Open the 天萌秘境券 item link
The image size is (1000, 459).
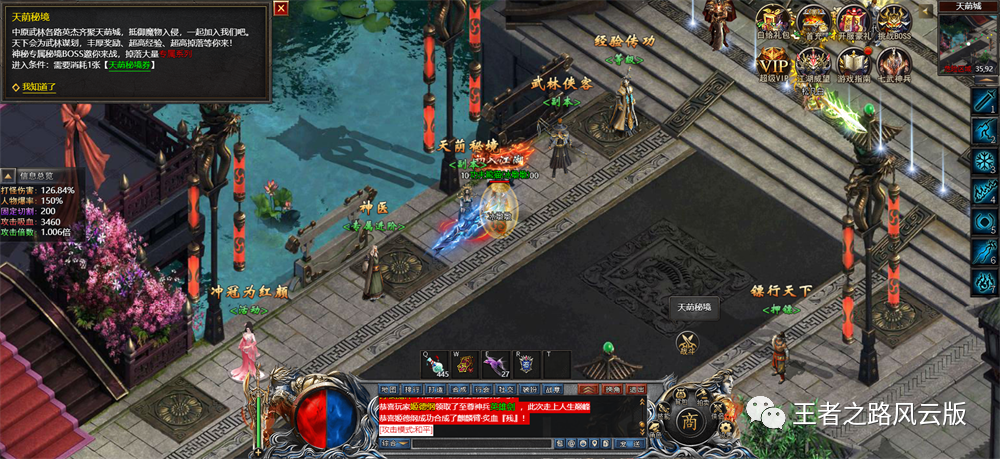130,65
